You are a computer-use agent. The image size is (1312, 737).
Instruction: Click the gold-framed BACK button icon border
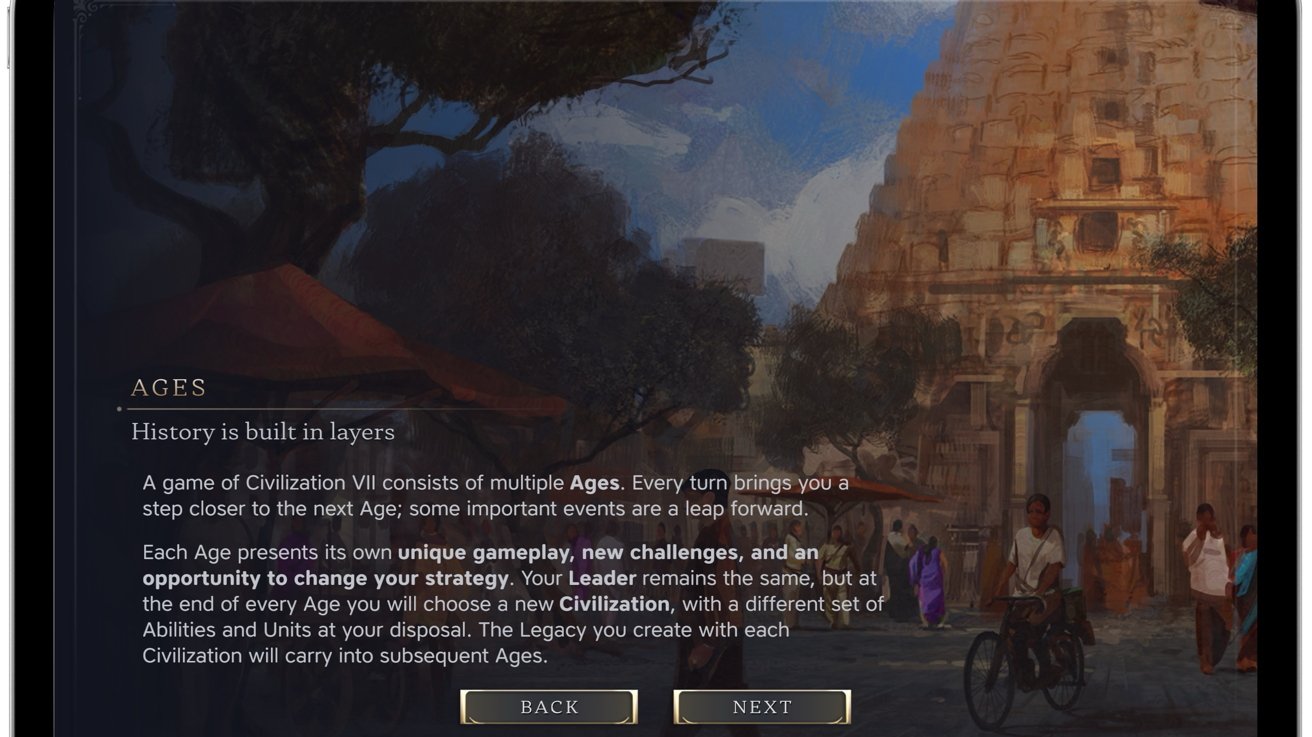[x=467, y=706]
